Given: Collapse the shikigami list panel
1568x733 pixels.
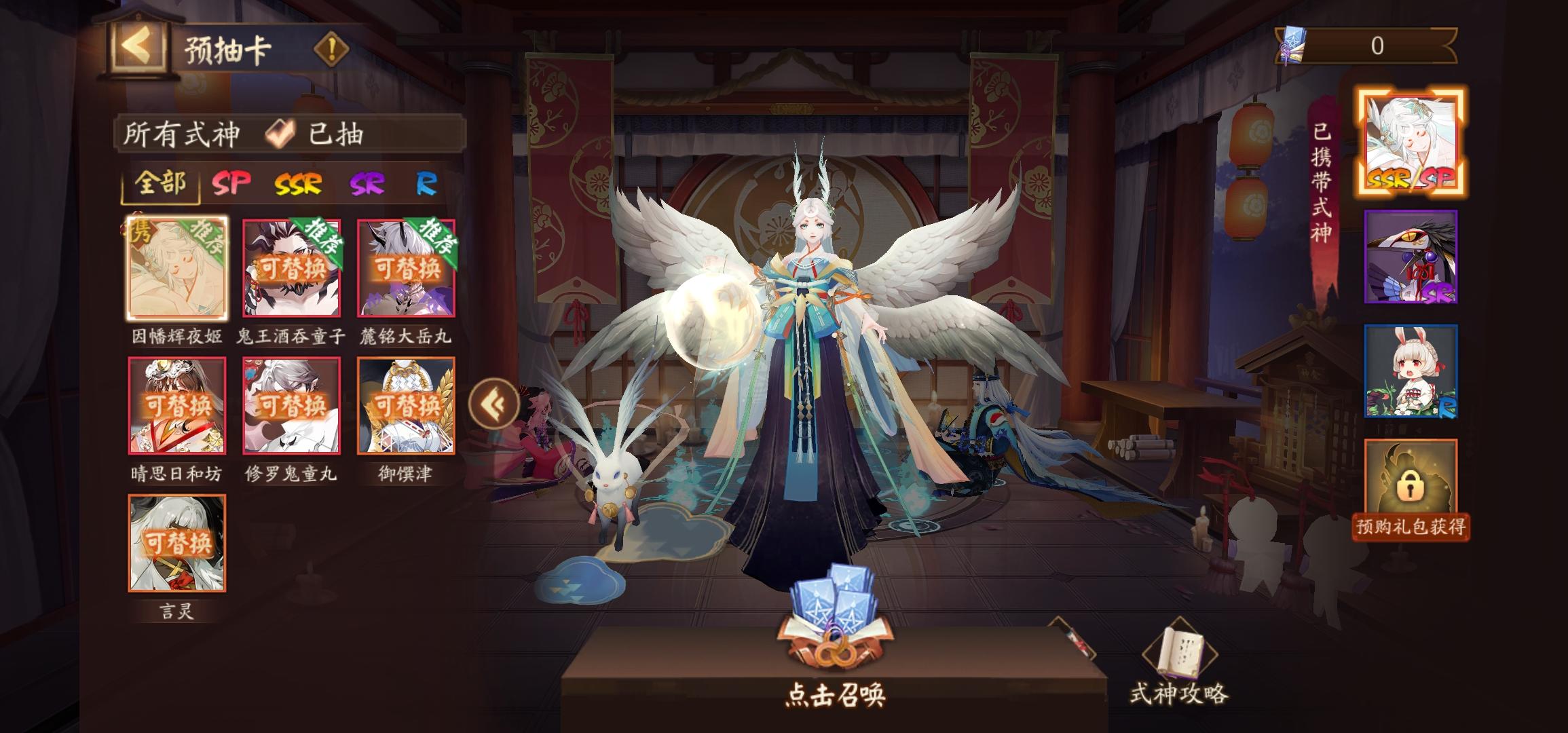Looking at the screenshot, I should 495,404.
